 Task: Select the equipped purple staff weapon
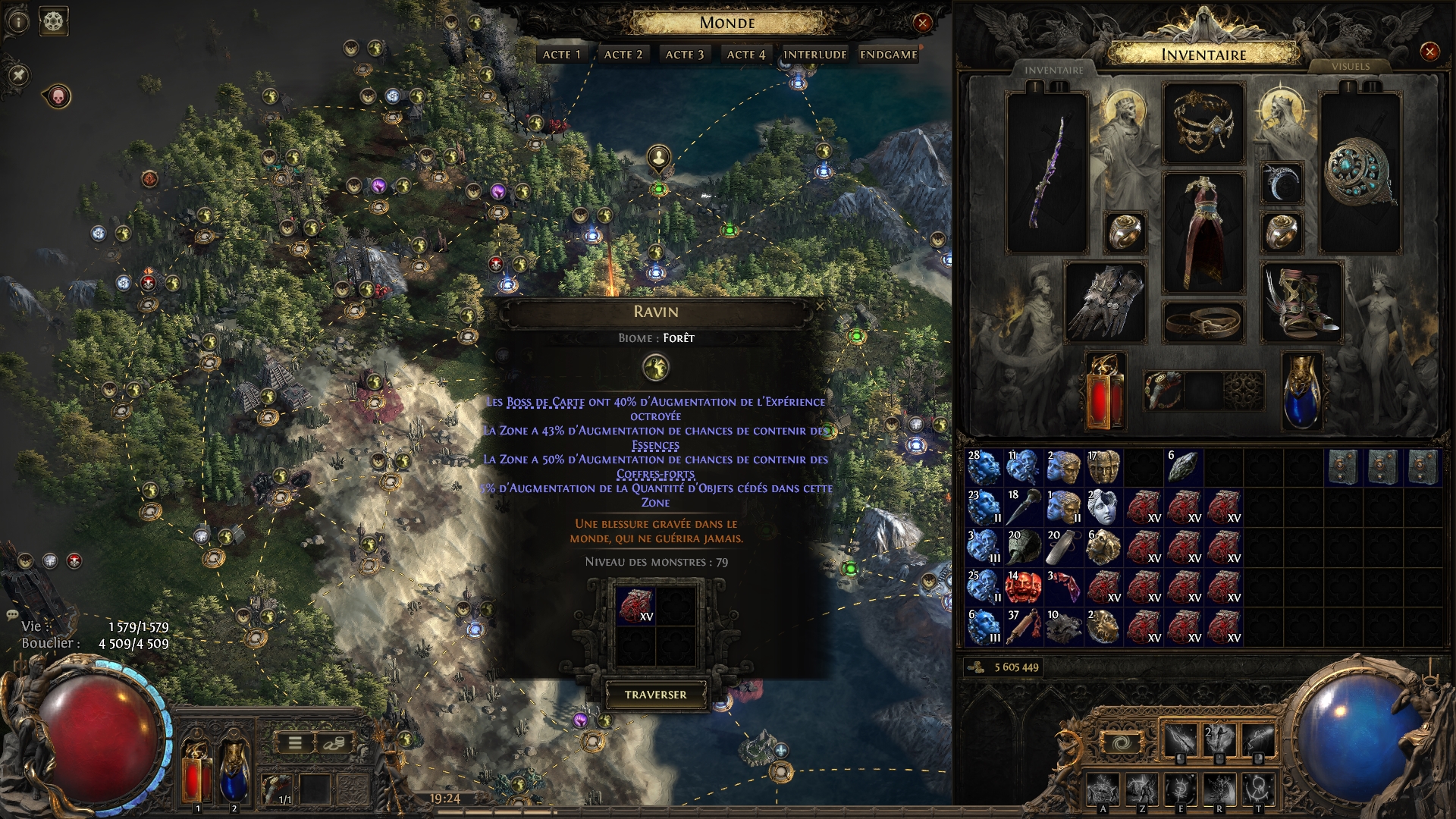pyautogui.click(x=1046, y=173)
